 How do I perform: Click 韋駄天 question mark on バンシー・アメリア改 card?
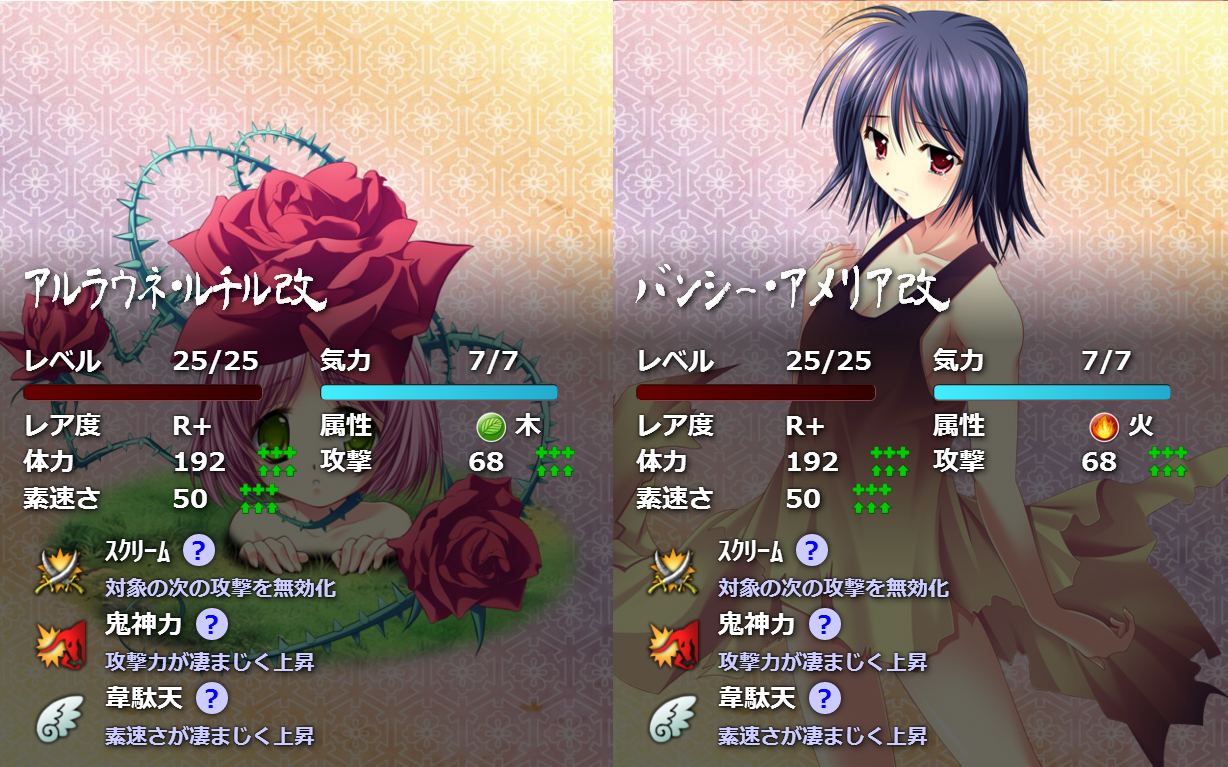(x=824, y=698)
